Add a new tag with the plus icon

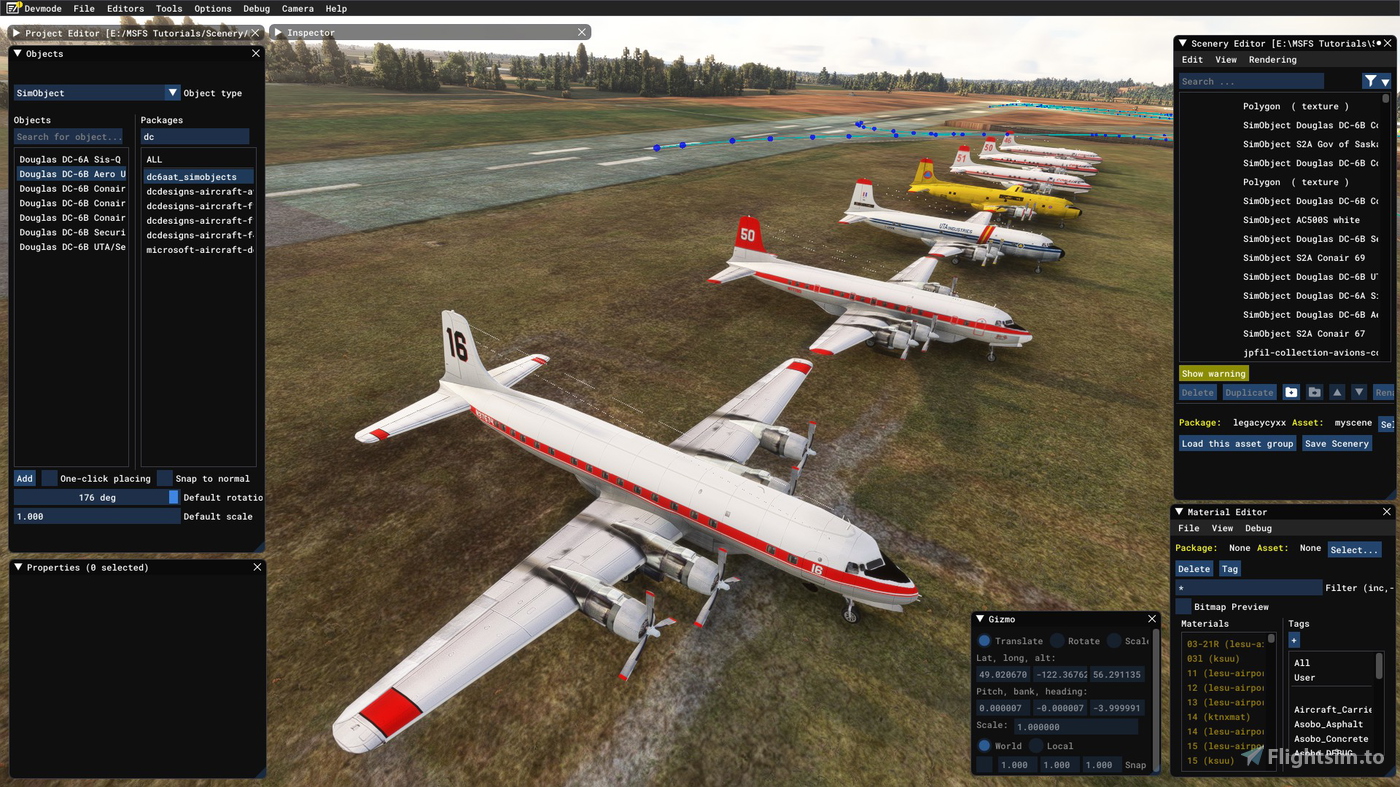(1293, 640)
